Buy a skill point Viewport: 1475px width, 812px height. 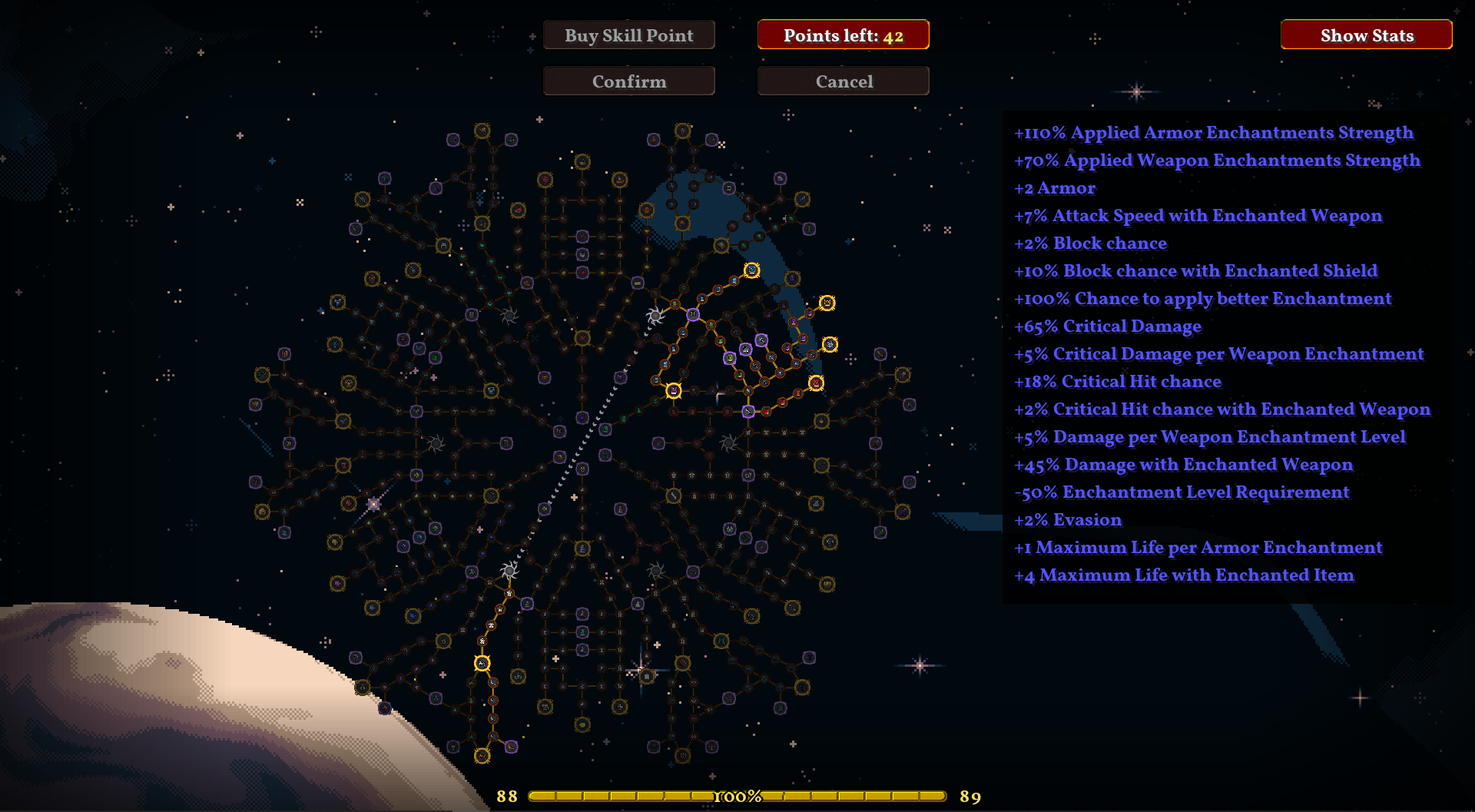click(628, 35)
